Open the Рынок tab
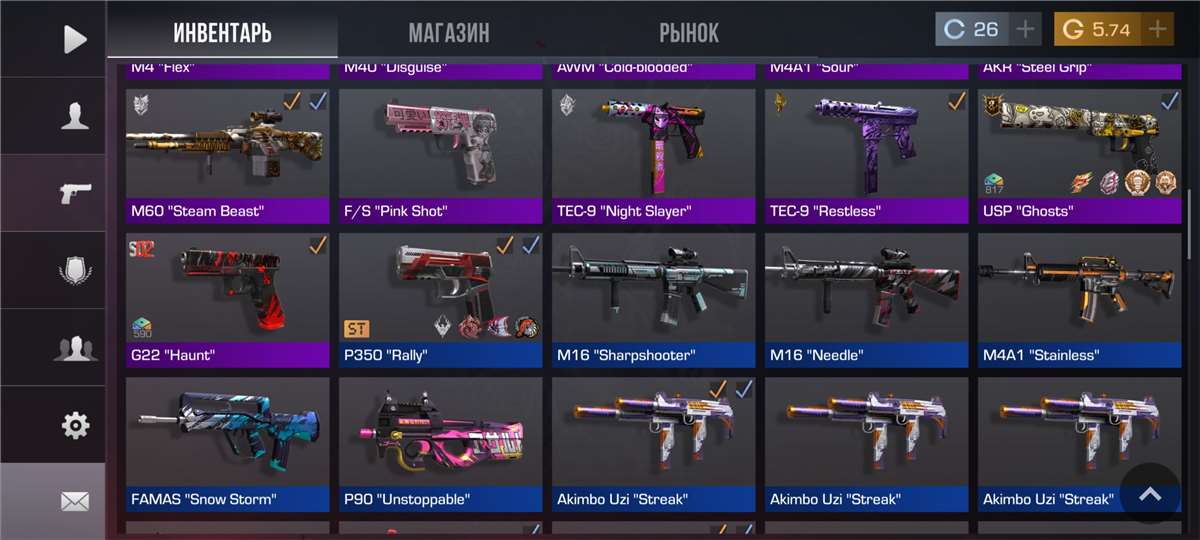This screenshot has height=540, width=1200. 689,32
